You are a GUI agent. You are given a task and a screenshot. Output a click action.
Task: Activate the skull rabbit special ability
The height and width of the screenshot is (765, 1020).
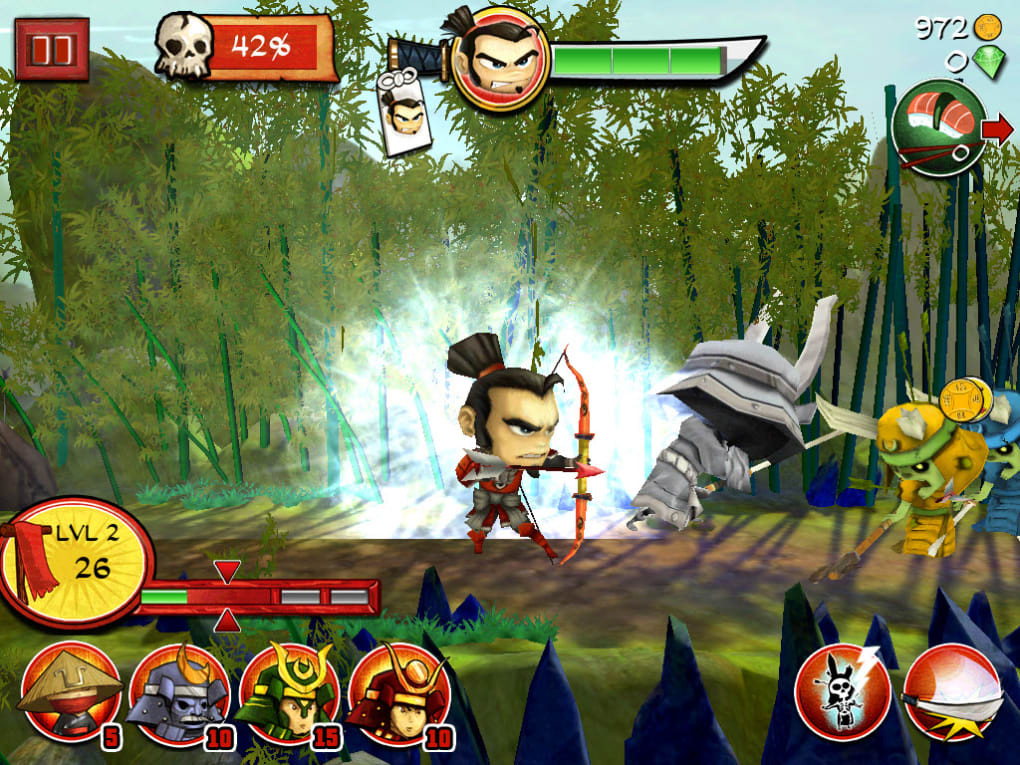(x=843, y=692)
